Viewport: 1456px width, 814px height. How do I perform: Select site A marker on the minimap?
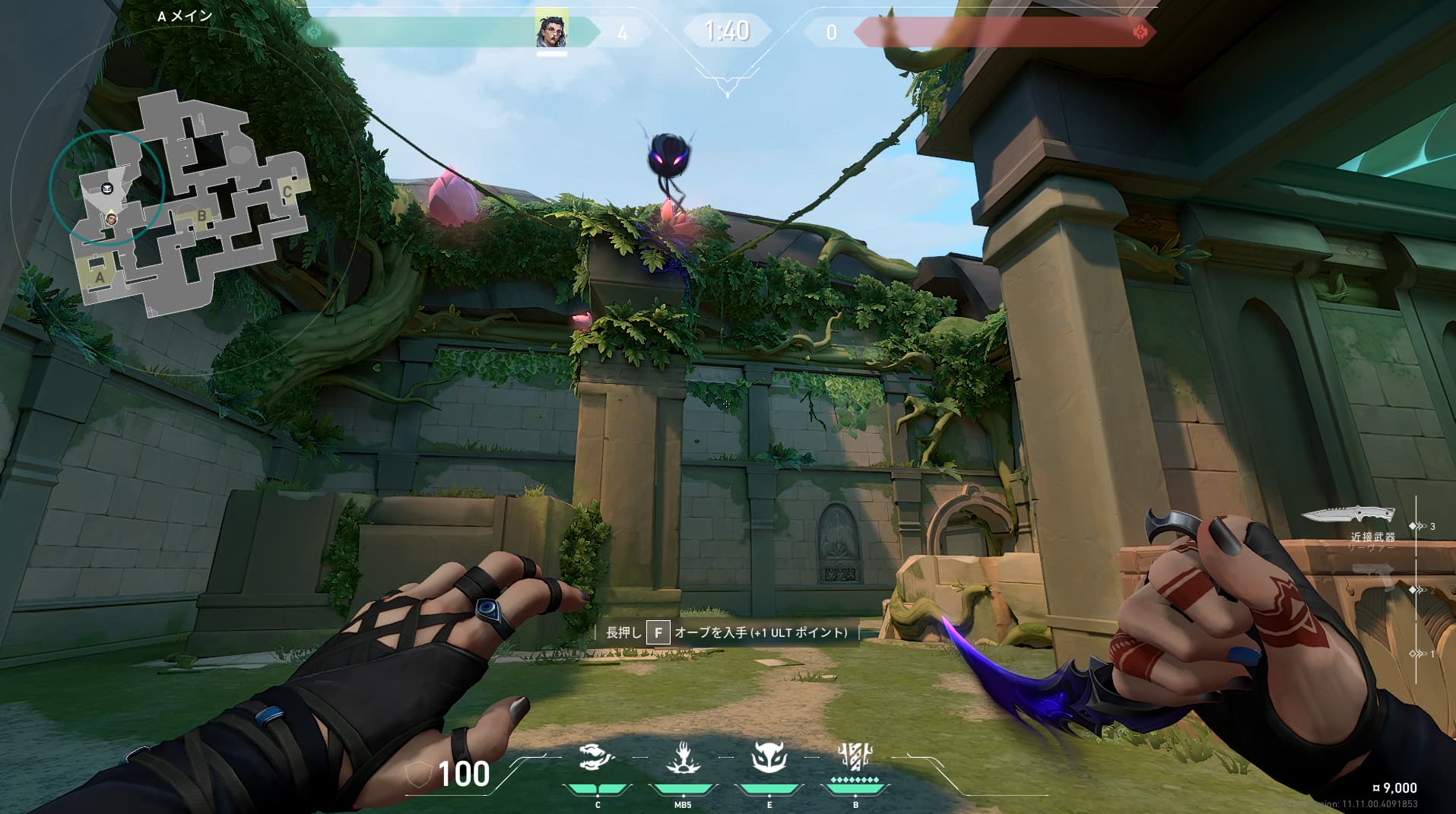tap(100, 277)
